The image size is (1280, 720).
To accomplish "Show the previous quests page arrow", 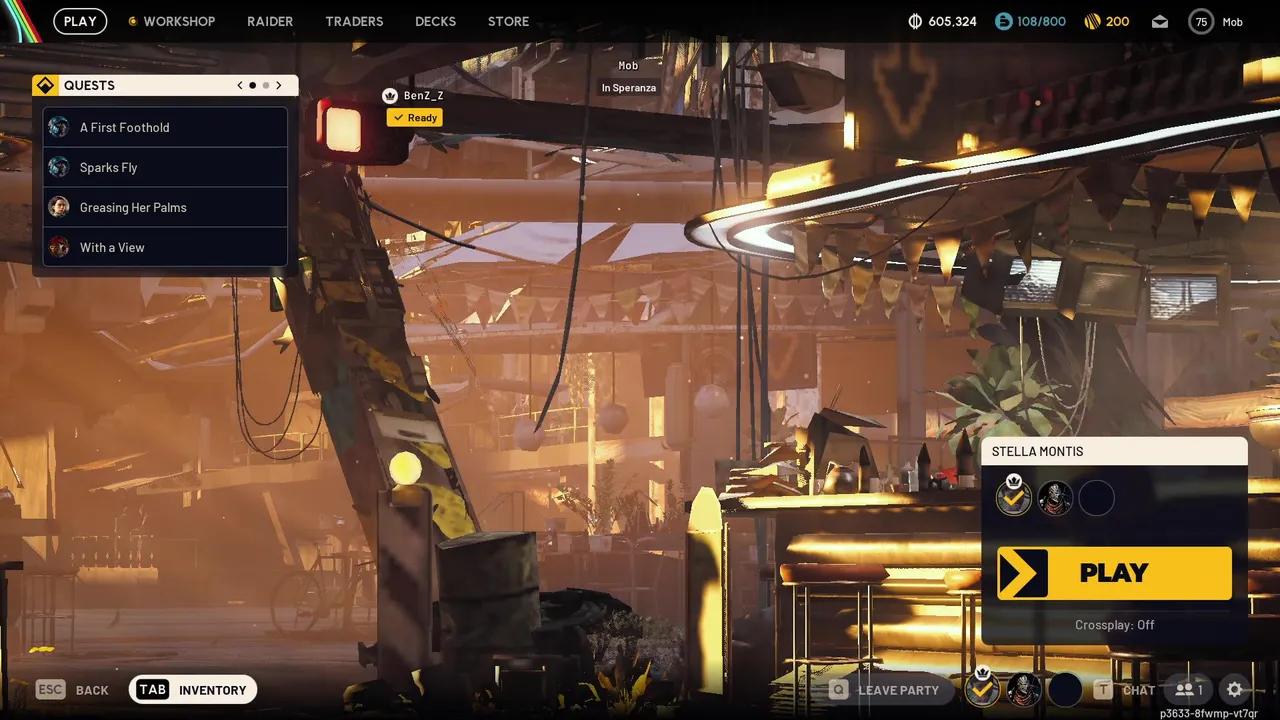I will click(x=240, y=86).
